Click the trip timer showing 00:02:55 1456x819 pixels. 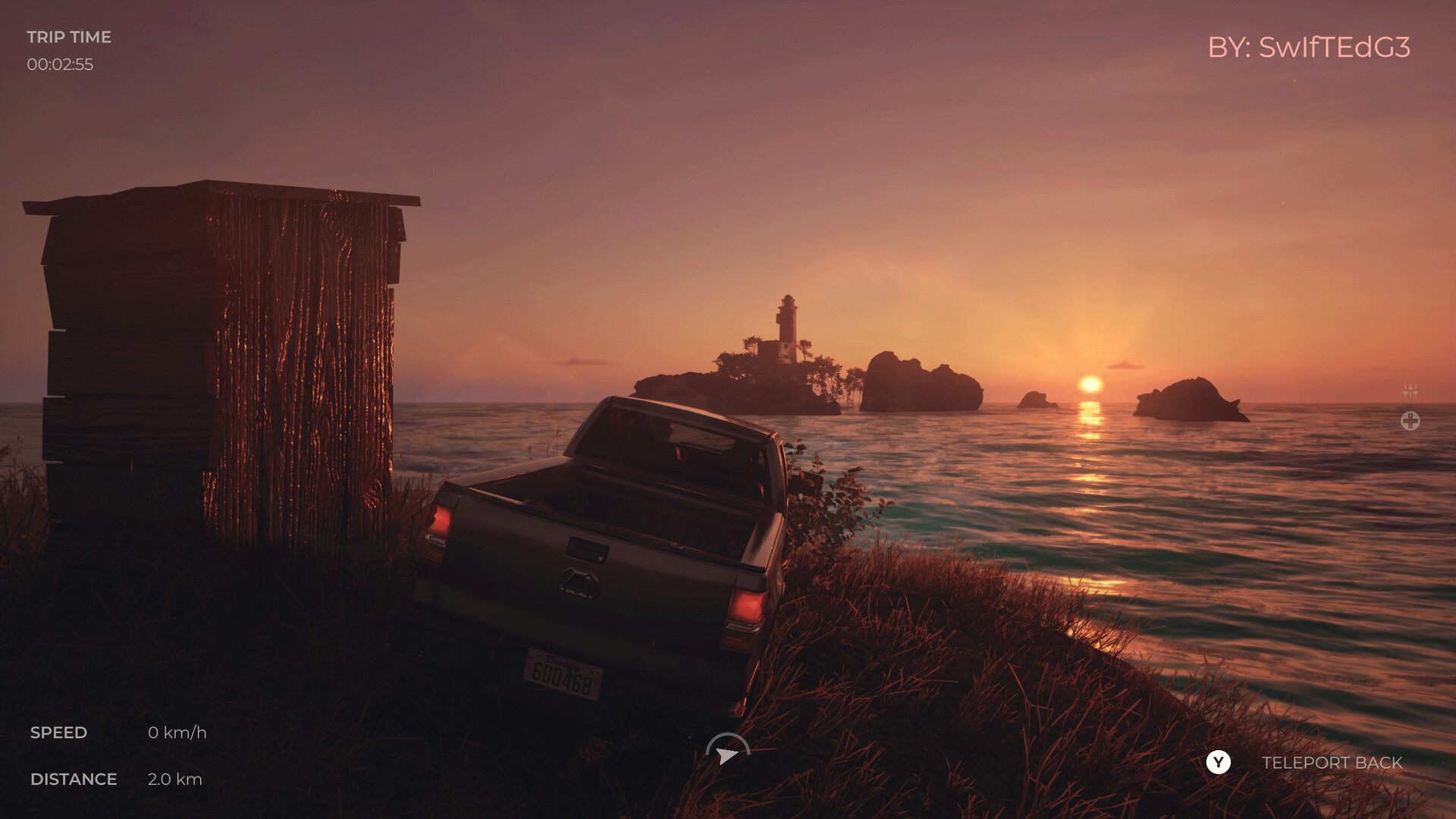pos(61,64)
